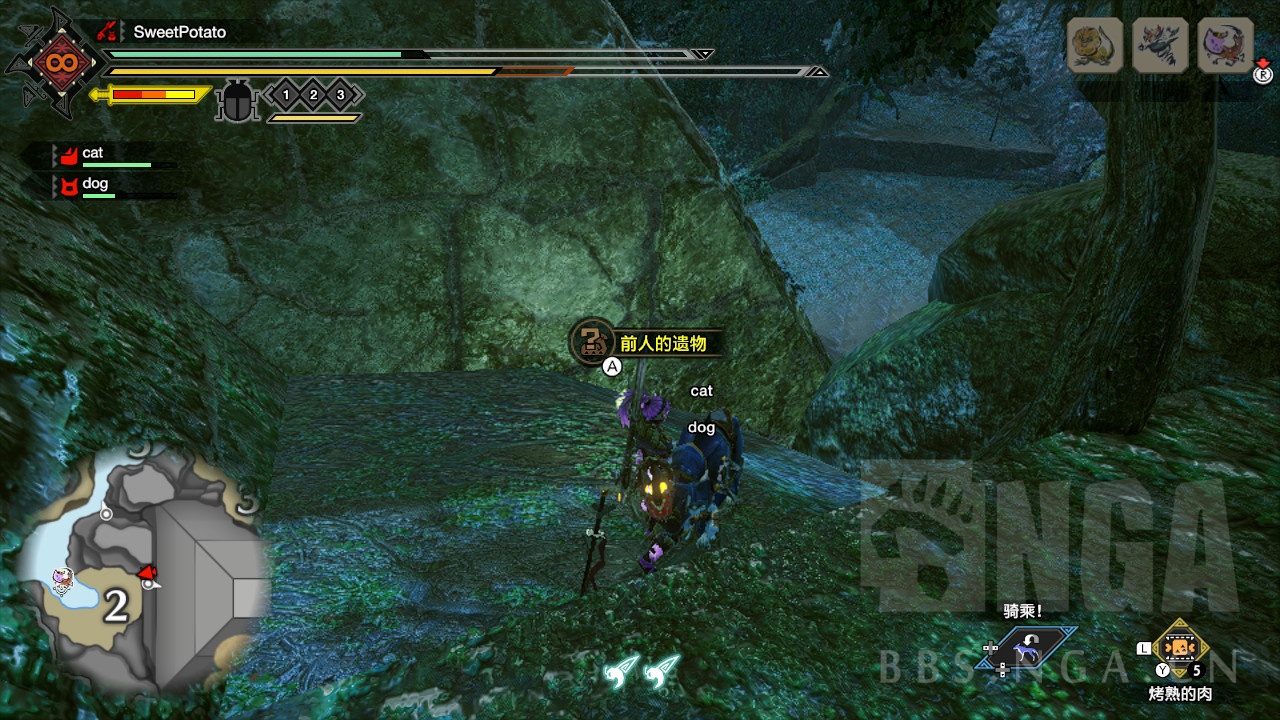
Task: Use the well-done steak item slot
Action: point(1181,648)
